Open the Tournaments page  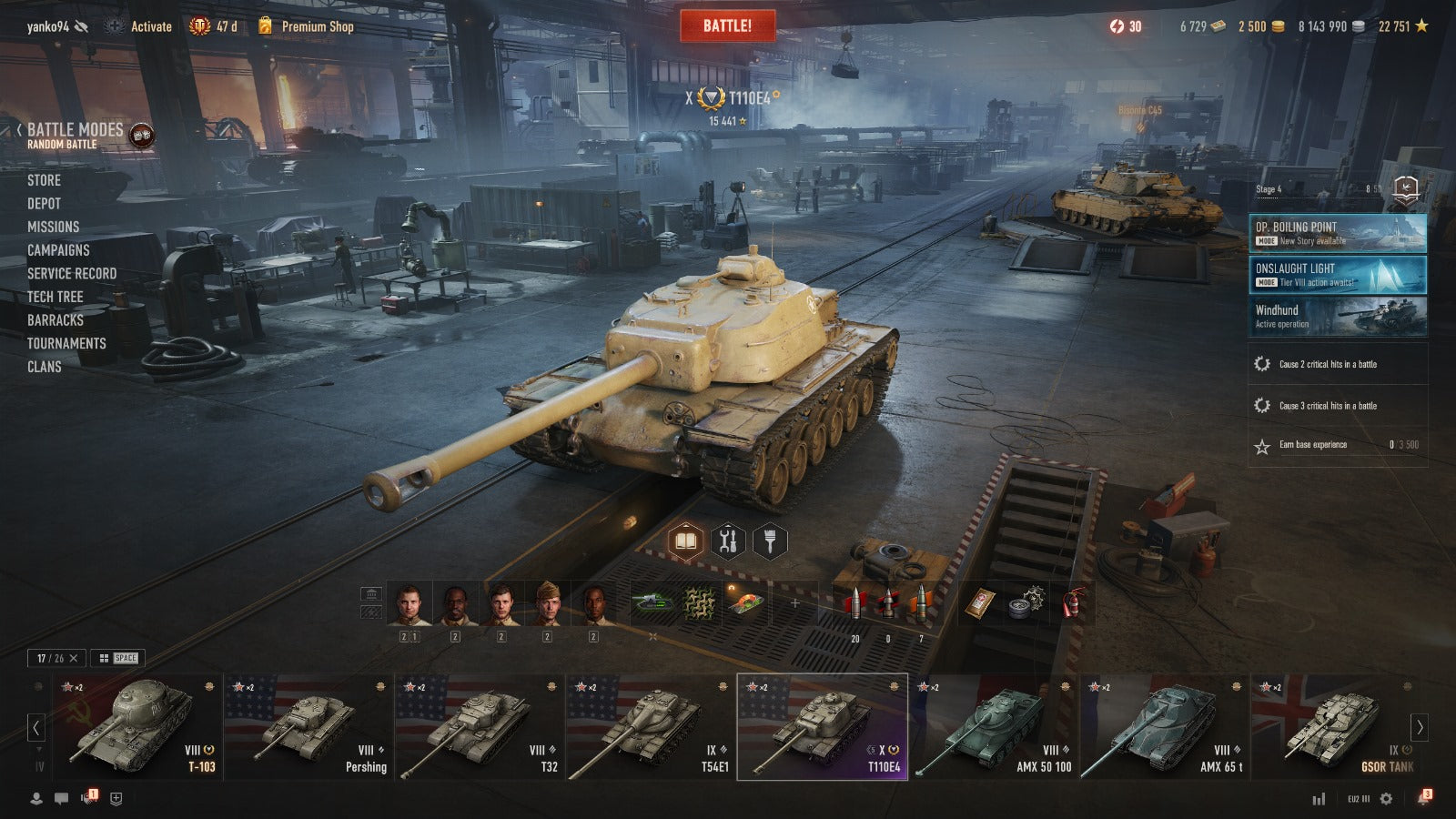point(66,343)
